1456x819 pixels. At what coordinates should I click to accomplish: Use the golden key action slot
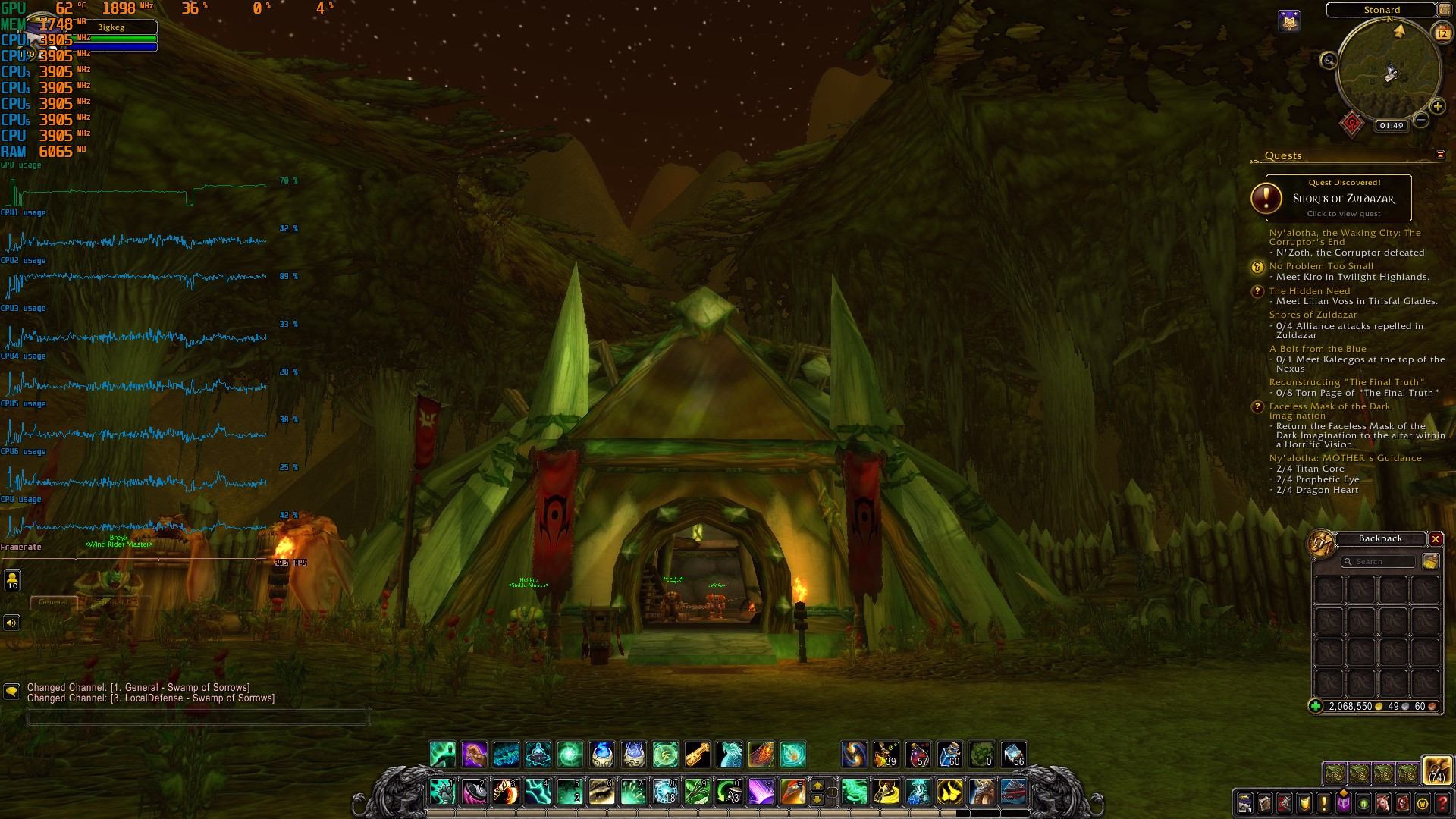coord(697,755)
